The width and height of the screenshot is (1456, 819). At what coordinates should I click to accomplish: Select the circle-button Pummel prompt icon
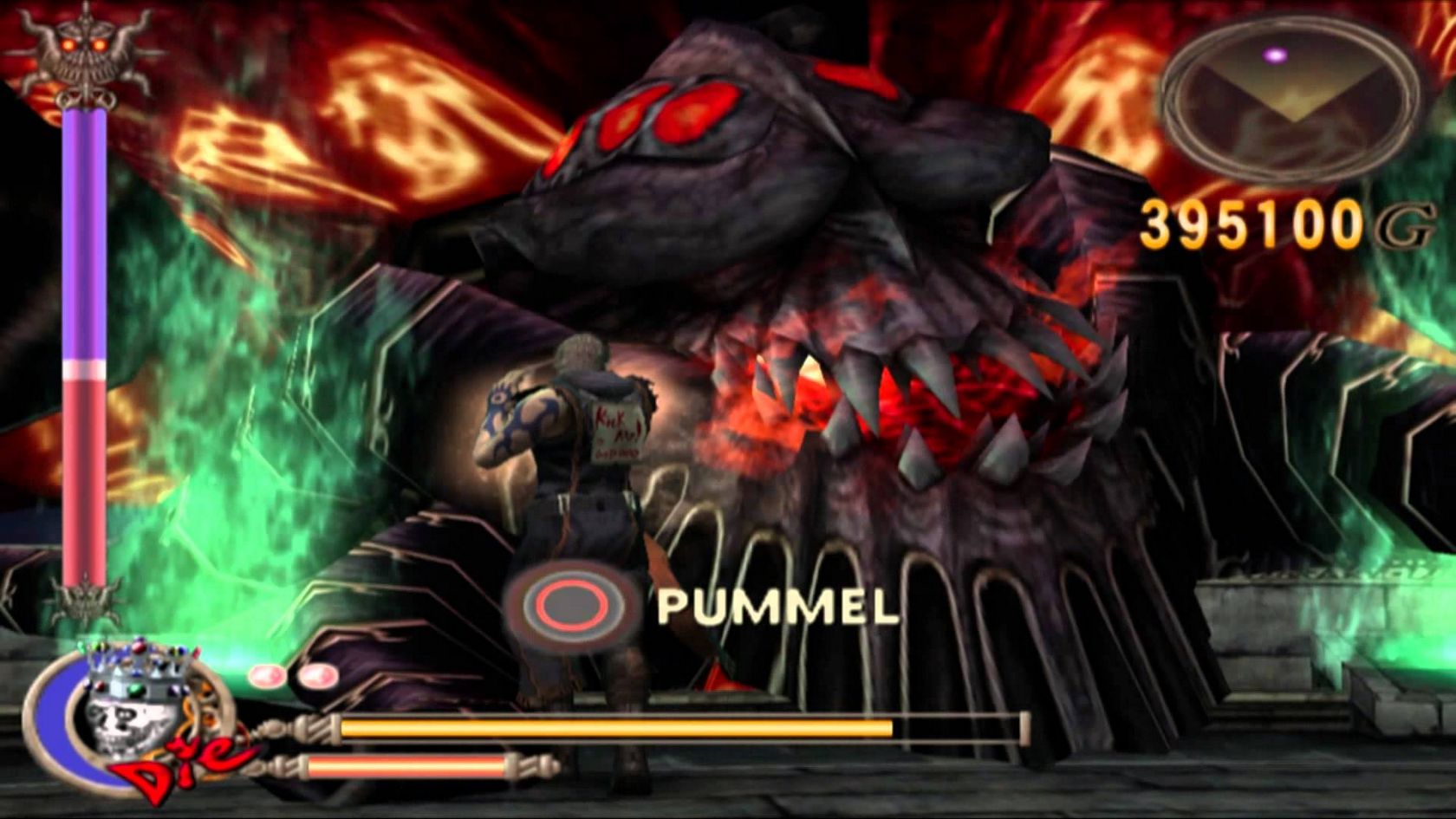(x=570, y=602)
